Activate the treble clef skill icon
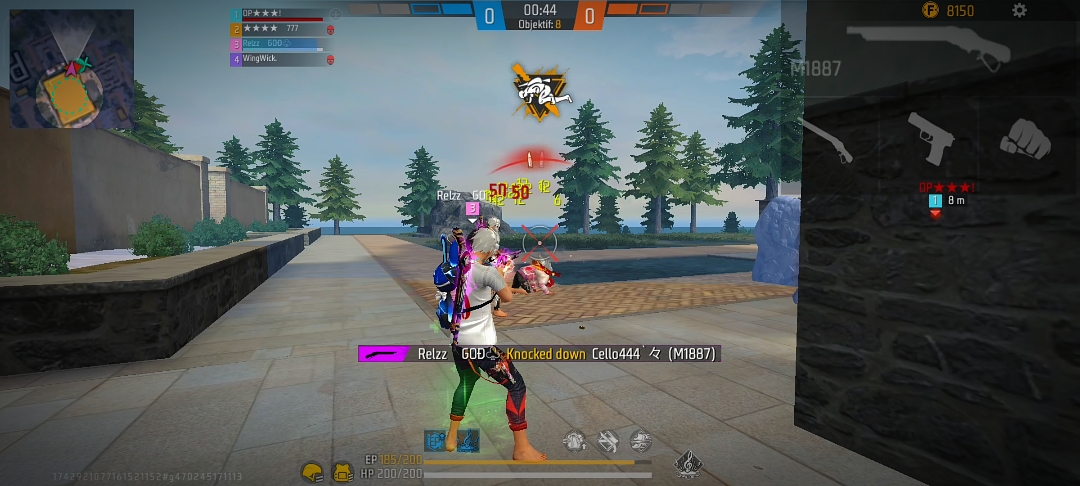 (x=687, y=463)
